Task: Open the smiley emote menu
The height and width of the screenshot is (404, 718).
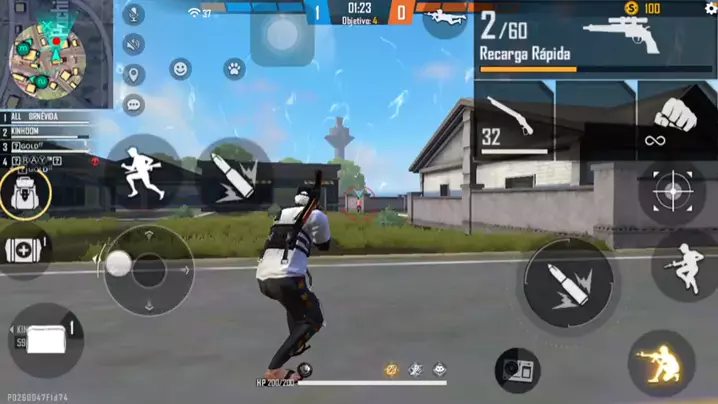Action: (180, 69)
